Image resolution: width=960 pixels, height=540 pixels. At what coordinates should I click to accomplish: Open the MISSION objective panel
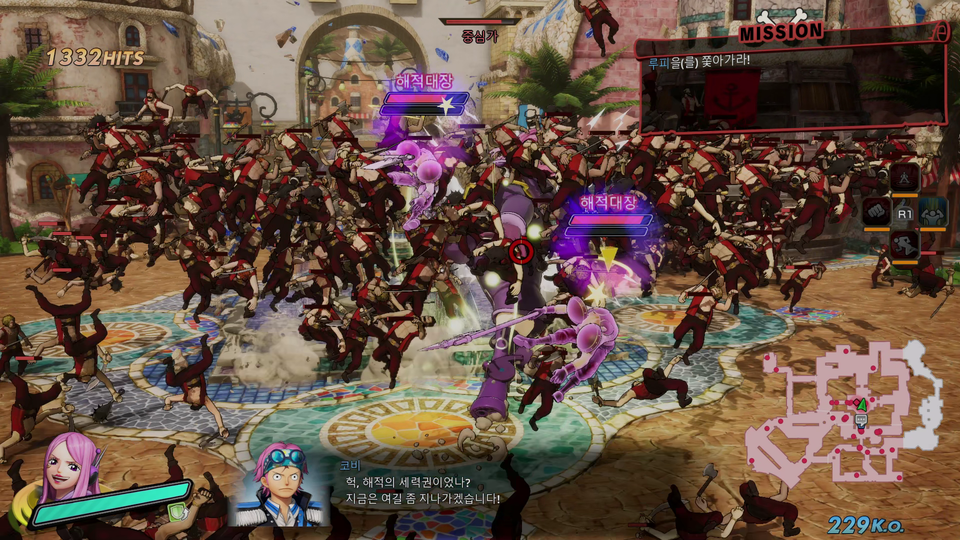792,78
